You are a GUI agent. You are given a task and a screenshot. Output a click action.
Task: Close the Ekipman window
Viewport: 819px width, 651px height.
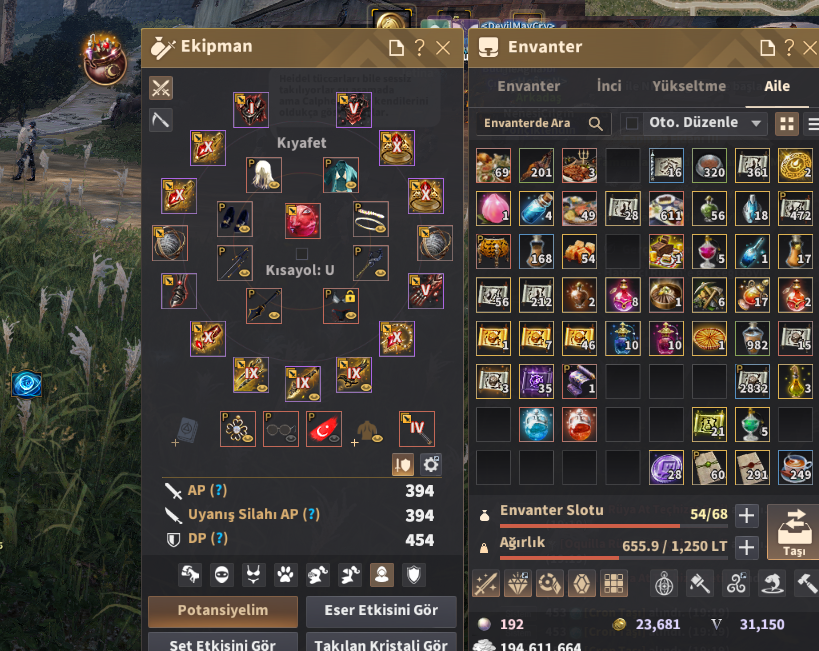tap(443, 47)
